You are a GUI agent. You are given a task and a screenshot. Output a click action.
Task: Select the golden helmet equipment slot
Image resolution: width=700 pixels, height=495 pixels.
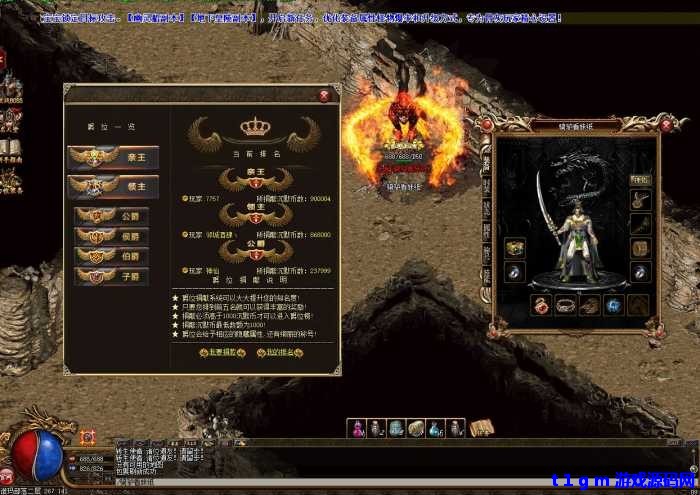pyautogui.click(x=515, y=247)
